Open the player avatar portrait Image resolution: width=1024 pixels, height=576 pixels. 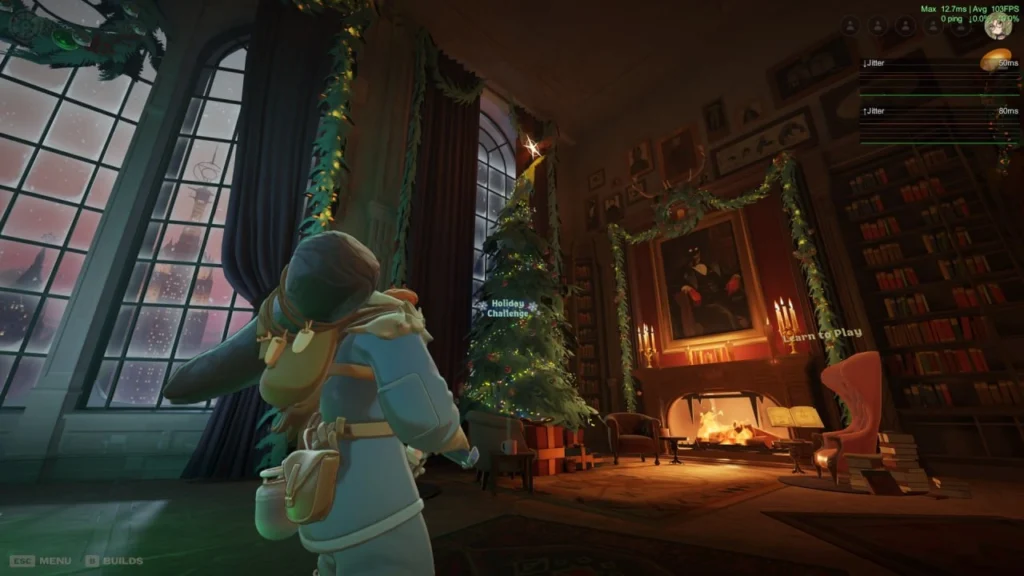[997, 27]
